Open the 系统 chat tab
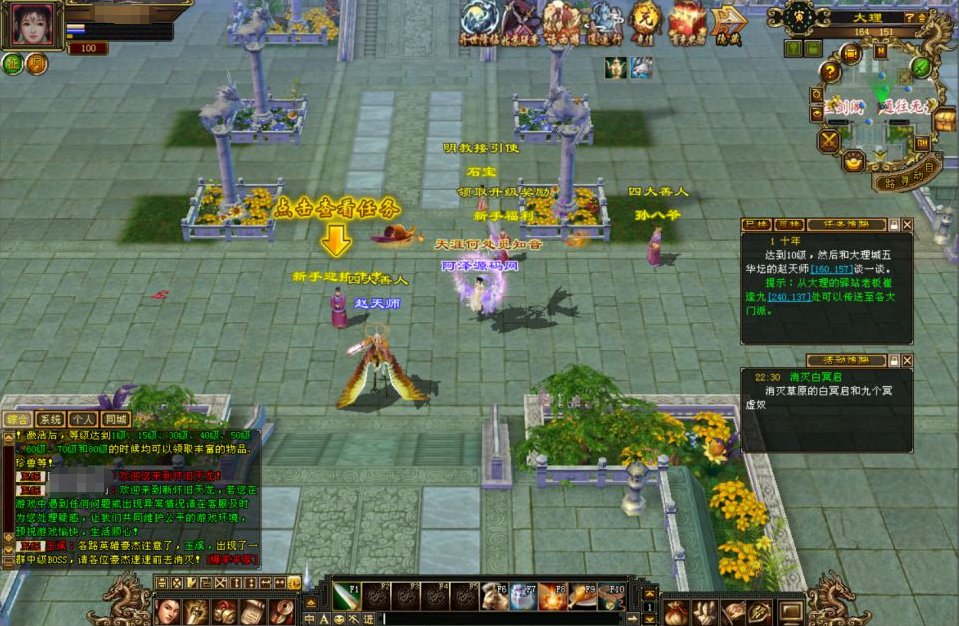This screenshot has height=626, width=959. point(50,419)
